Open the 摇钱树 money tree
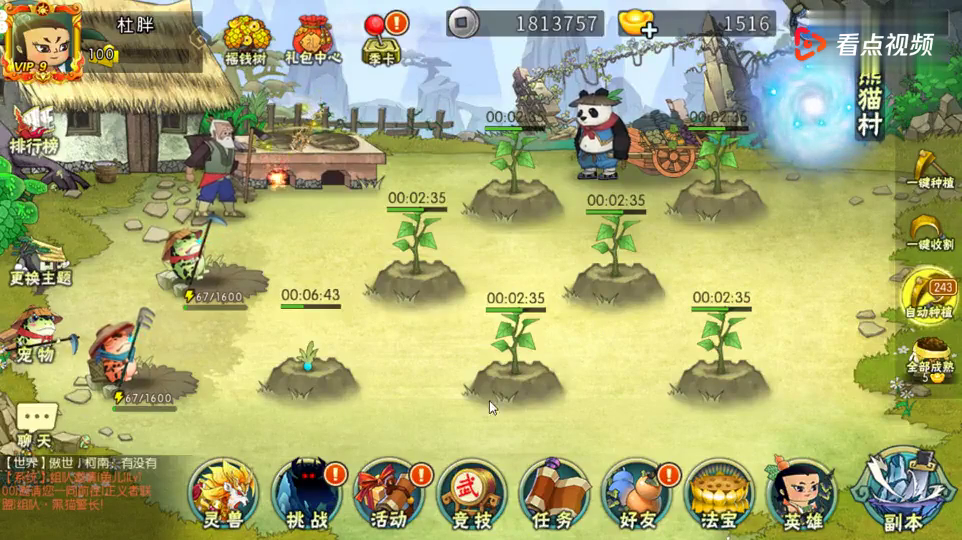 246,38
